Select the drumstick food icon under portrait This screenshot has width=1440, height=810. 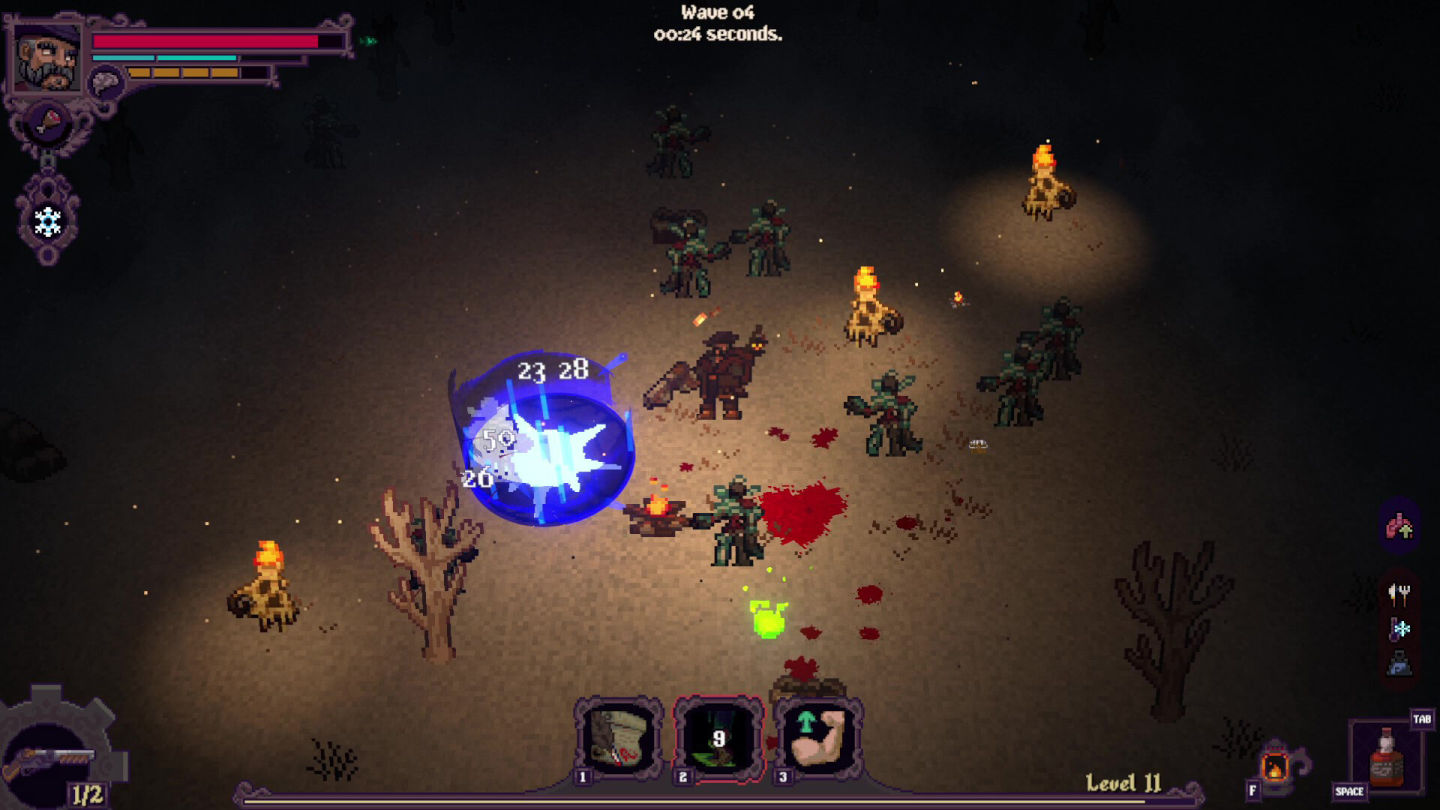(x=48, y=120)
